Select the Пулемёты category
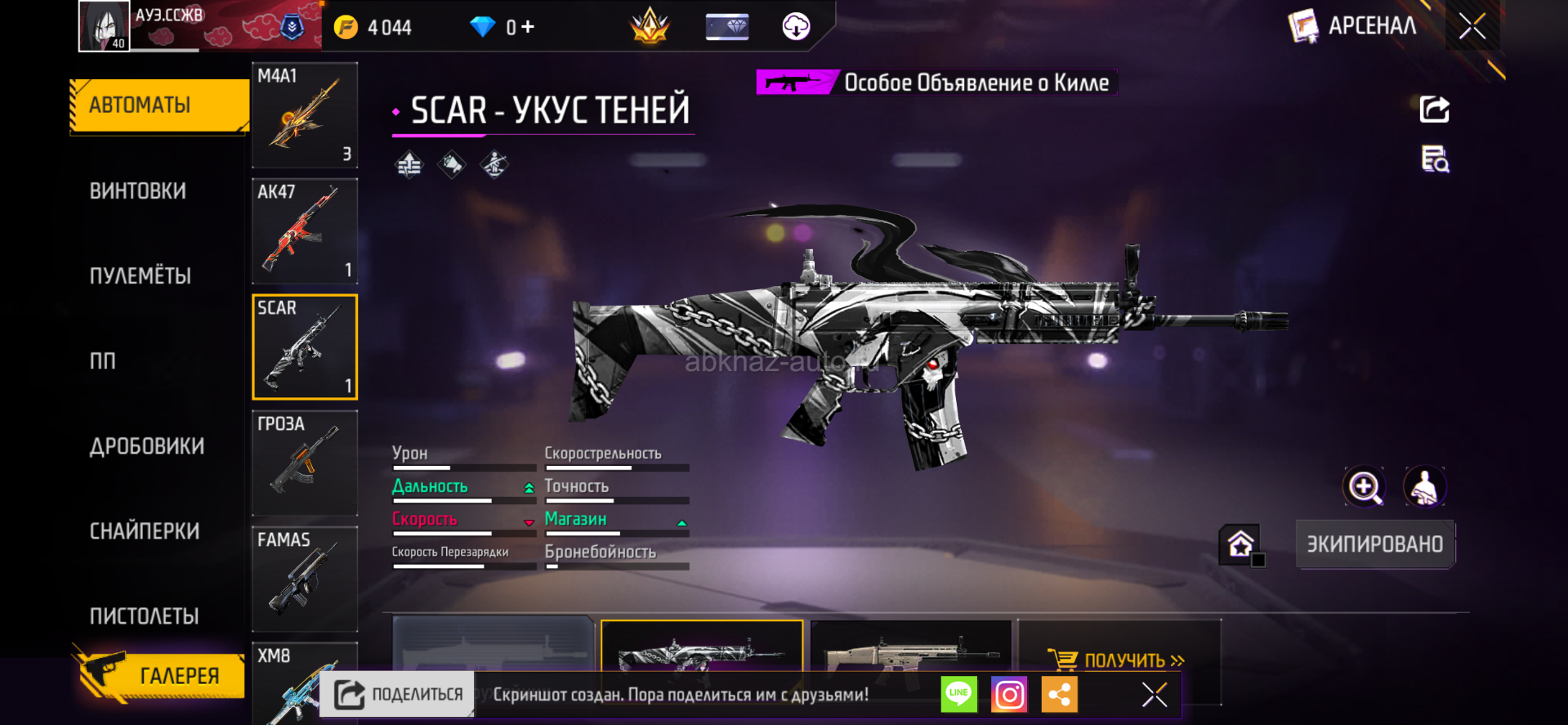Image resolution: width=1568 pixels, height=725 pixels. pos(141,276)
